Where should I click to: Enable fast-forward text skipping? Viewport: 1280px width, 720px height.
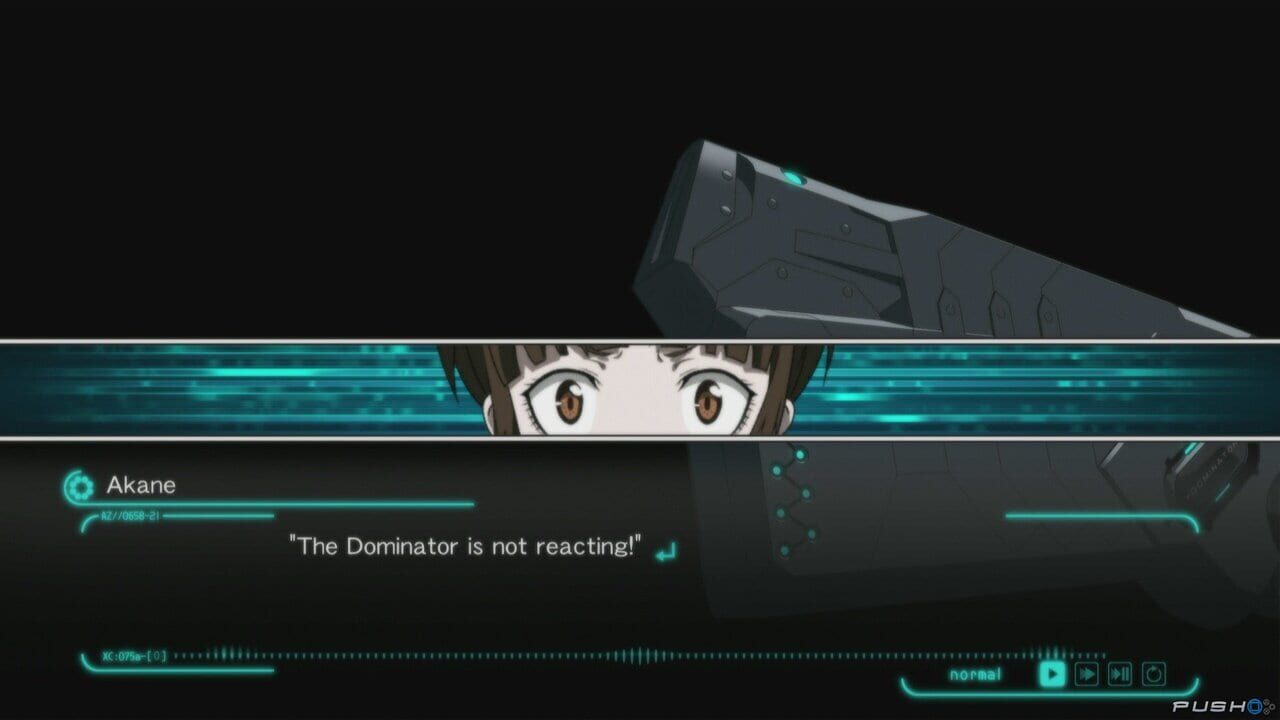coord(1087,674)
